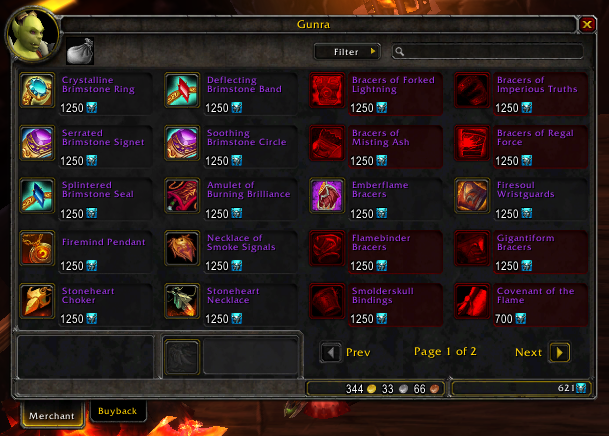609x436 pixels.
Task: Close the Gunra merchant window
Action: [x=587, y=24]
